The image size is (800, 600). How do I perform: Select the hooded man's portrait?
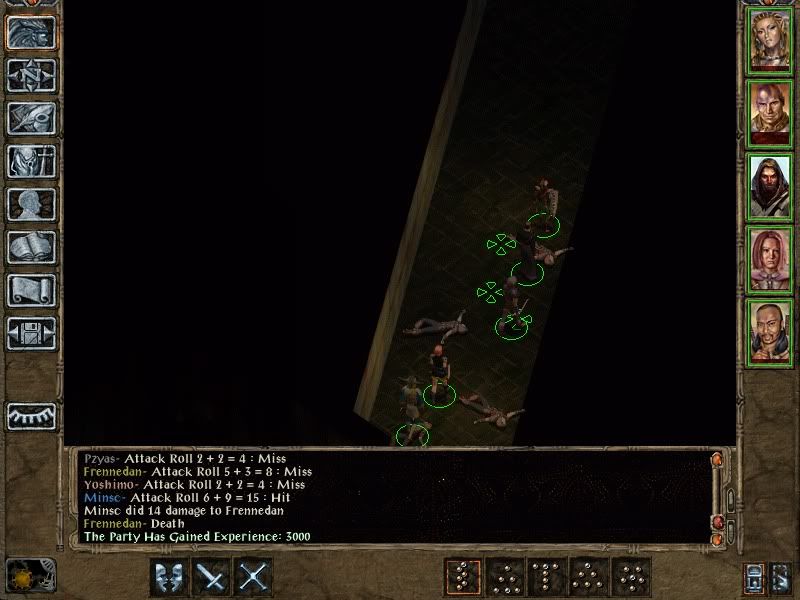770,186
